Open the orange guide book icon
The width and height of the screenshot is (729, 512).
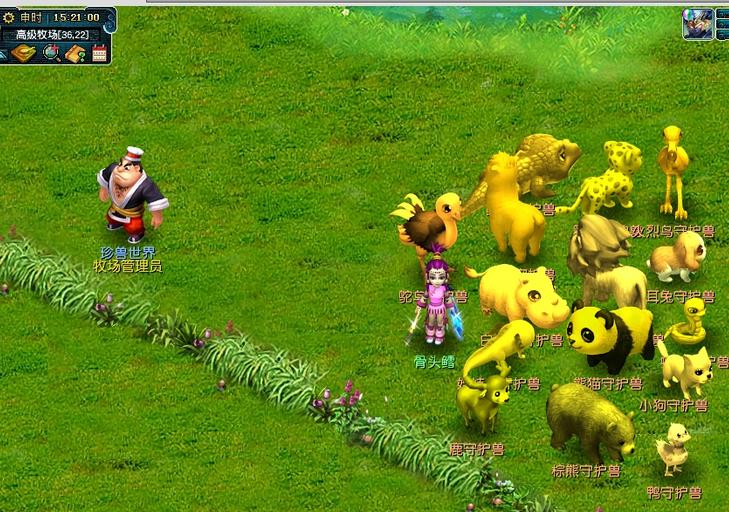[x=75, y=53]
